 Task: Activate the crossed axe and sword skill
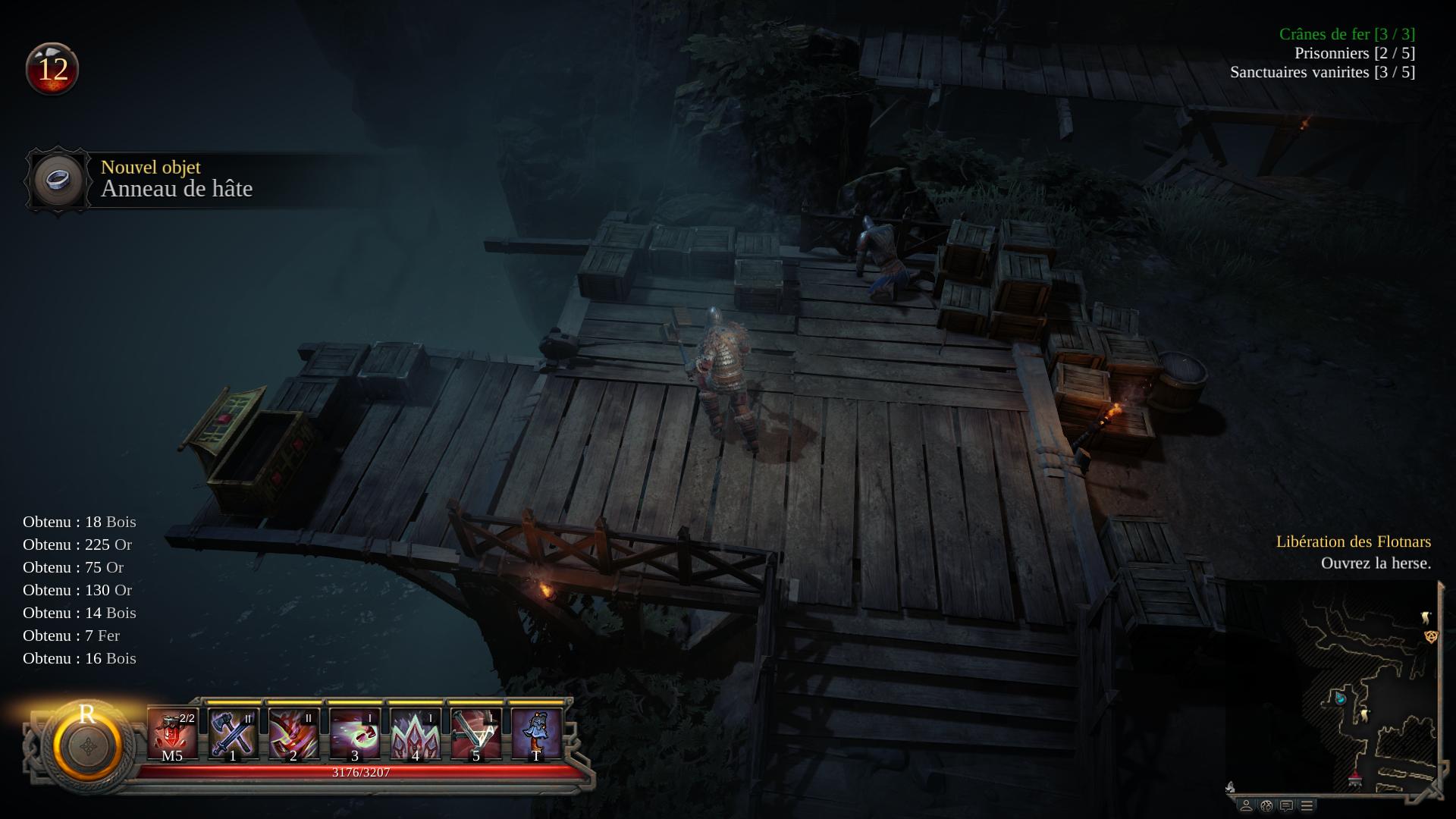[233, 733]
